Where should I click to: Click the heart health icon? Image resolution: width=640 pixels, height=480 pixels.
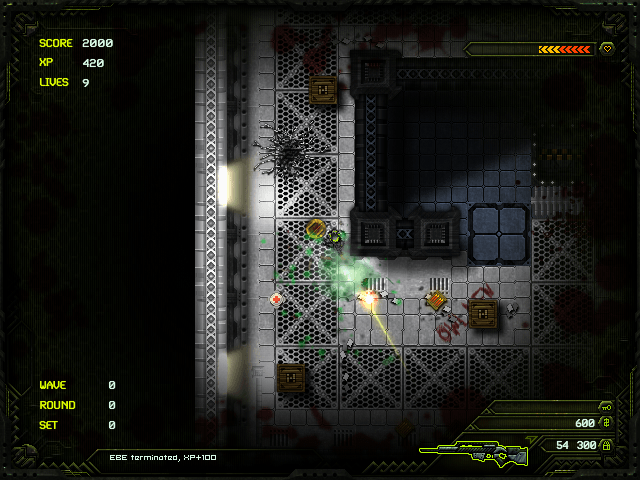click(x=607, y=48)
